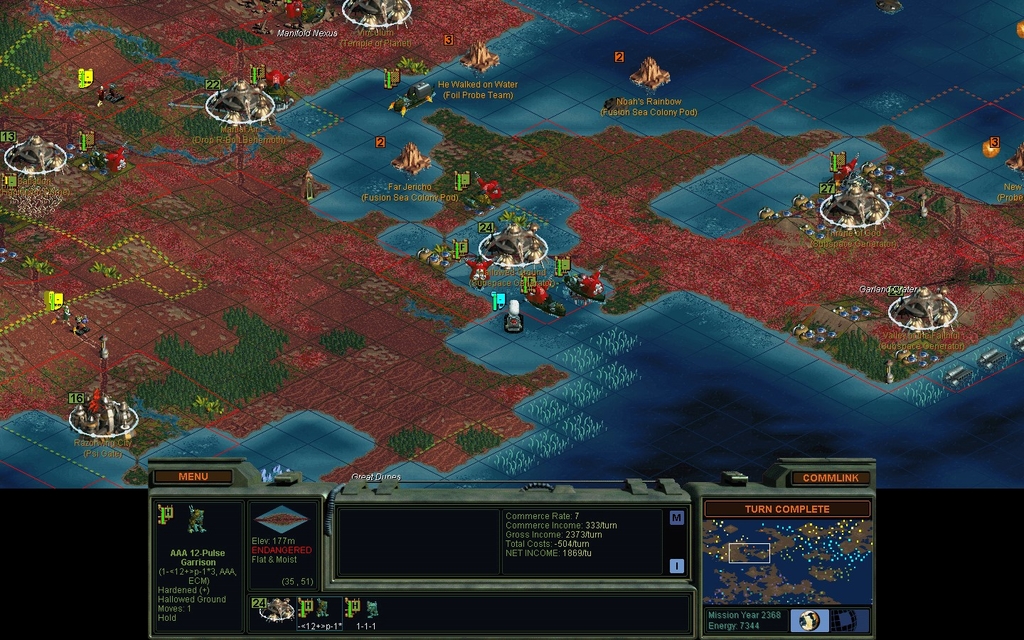The image size is (1024, 640).
Task: Click the TURN COMPLETE button
Action: (786, 509)
